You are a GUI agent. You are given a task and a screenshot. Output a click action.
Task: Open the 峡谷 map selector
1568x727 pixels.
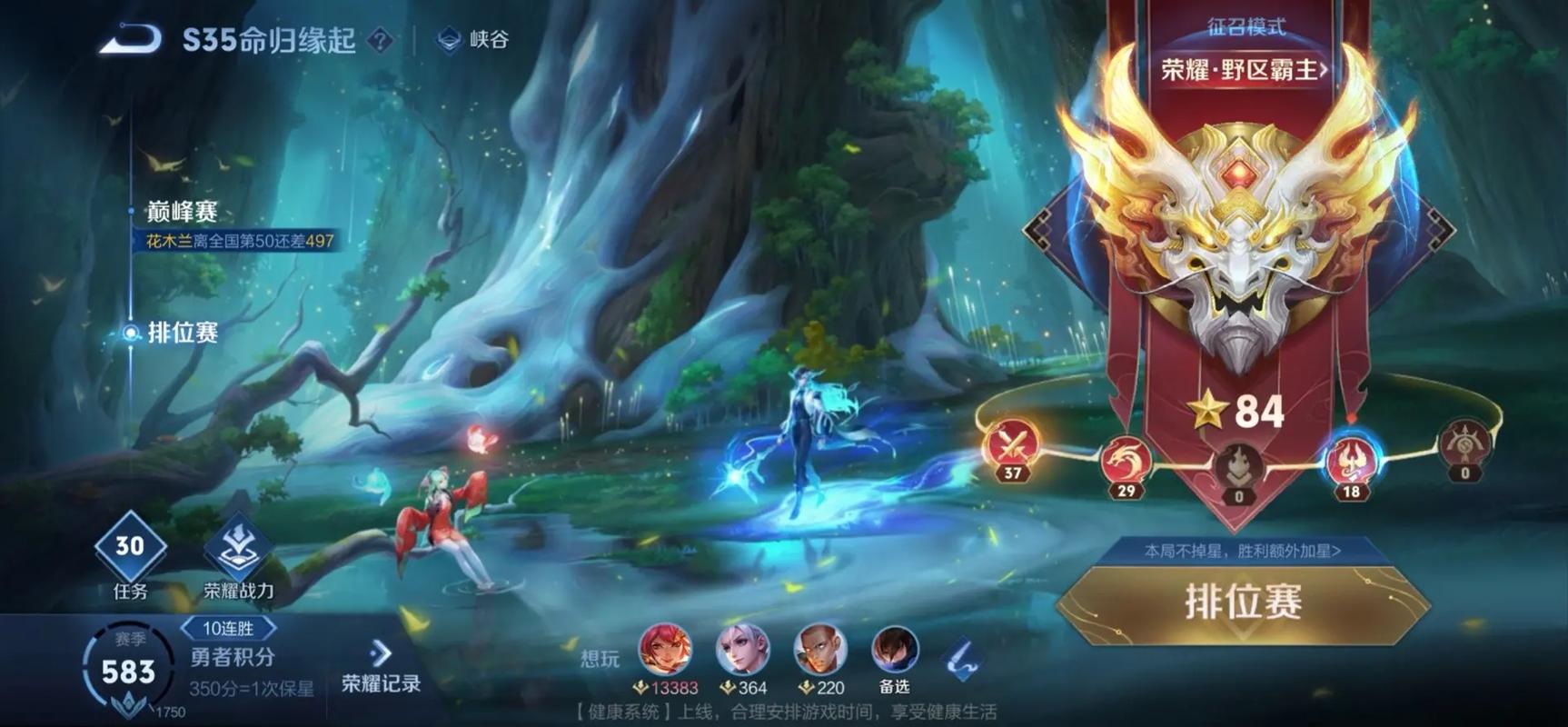[474, 40]
